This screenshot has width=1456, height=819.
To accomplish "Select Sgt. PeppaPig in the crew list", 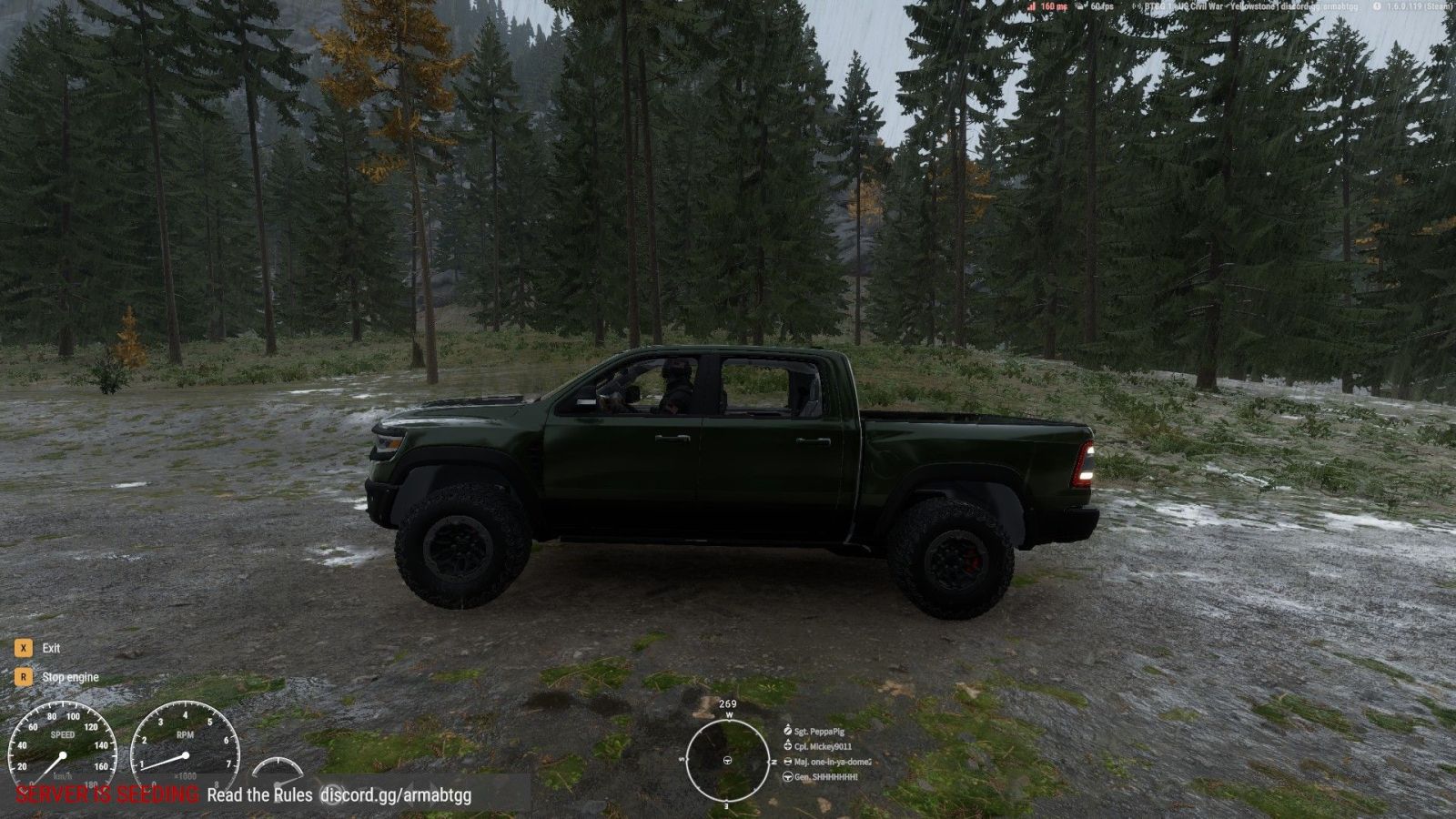I will [818, 732].
